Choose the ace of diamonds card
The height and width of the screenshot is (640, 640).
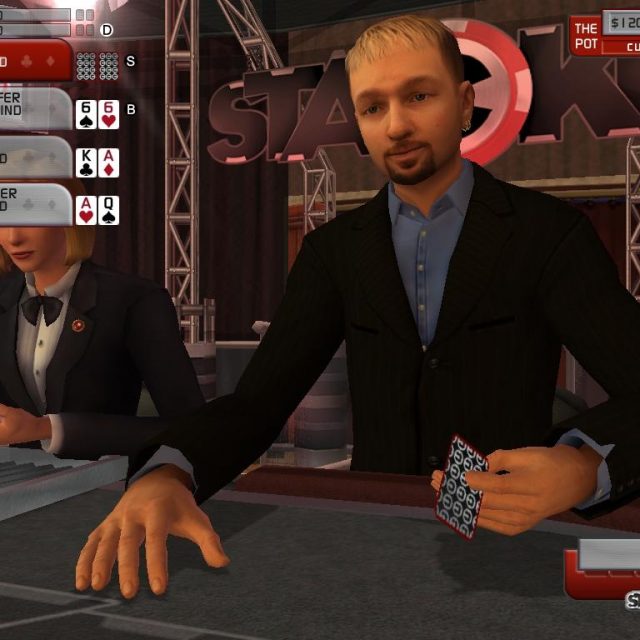[x=109, y=162]
